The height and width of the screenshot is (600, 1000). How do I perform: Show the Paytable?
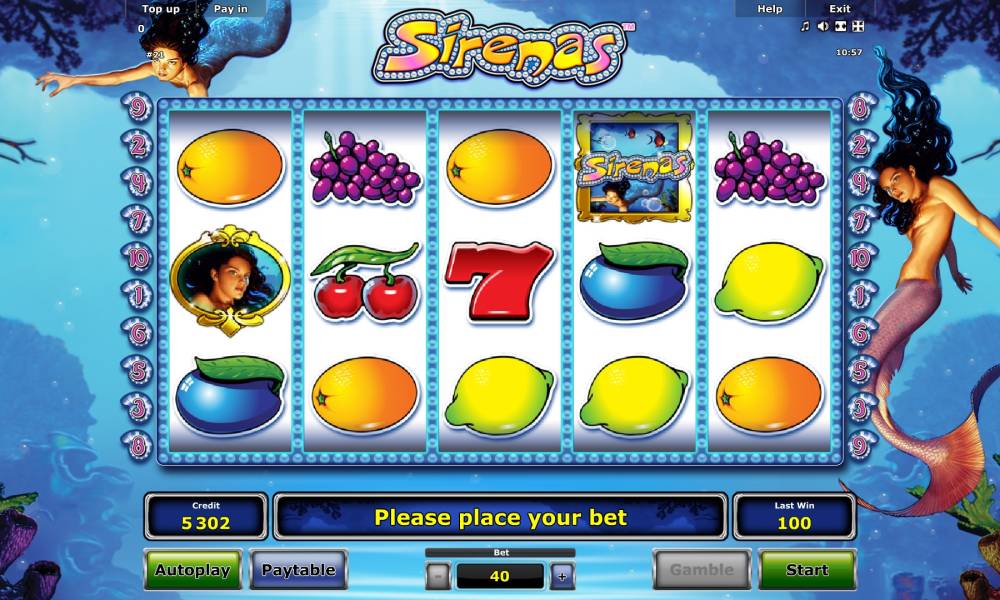(298, 570)
